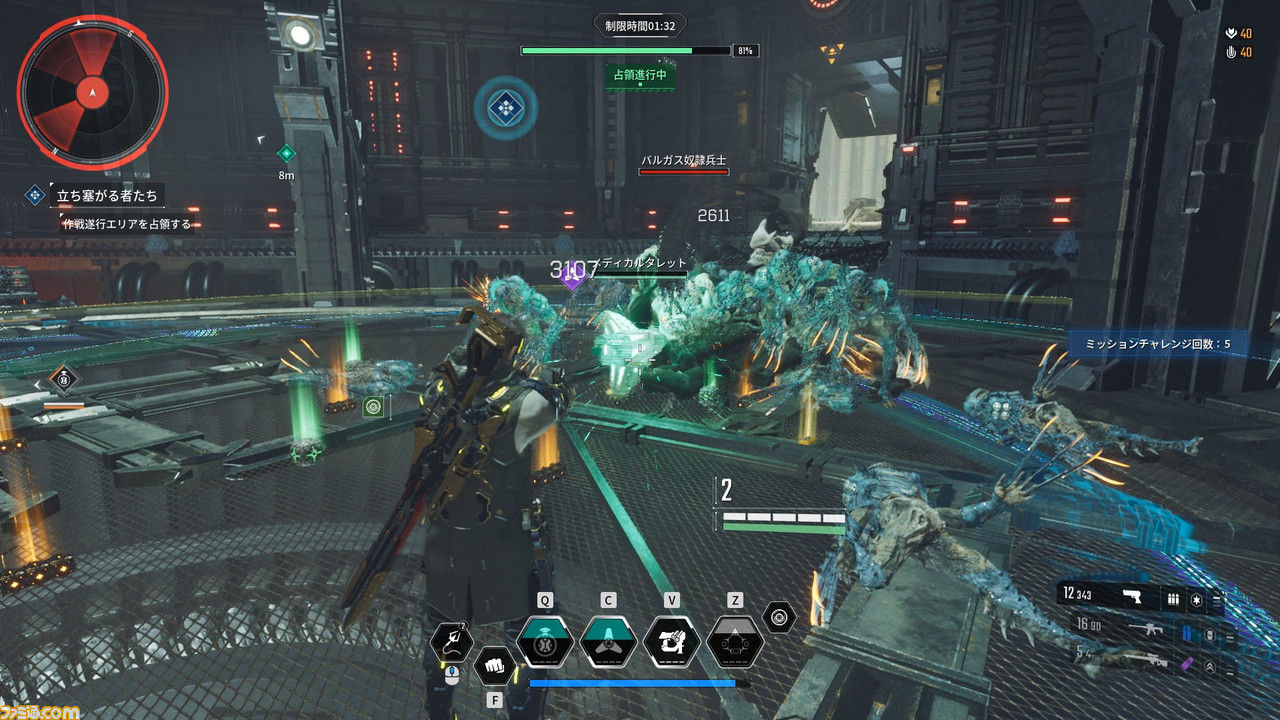Click the small round hexagon icon beside Z skill

(779, 617)
